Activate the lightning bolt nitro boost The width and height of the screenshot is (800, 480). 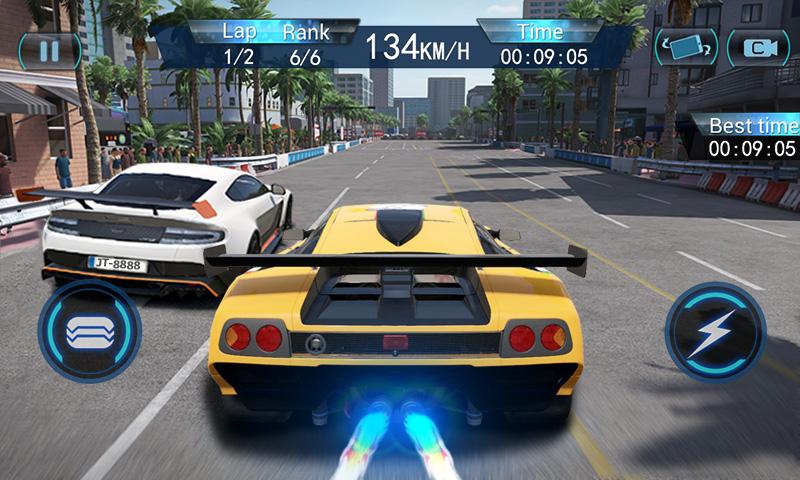coord(714,332)
